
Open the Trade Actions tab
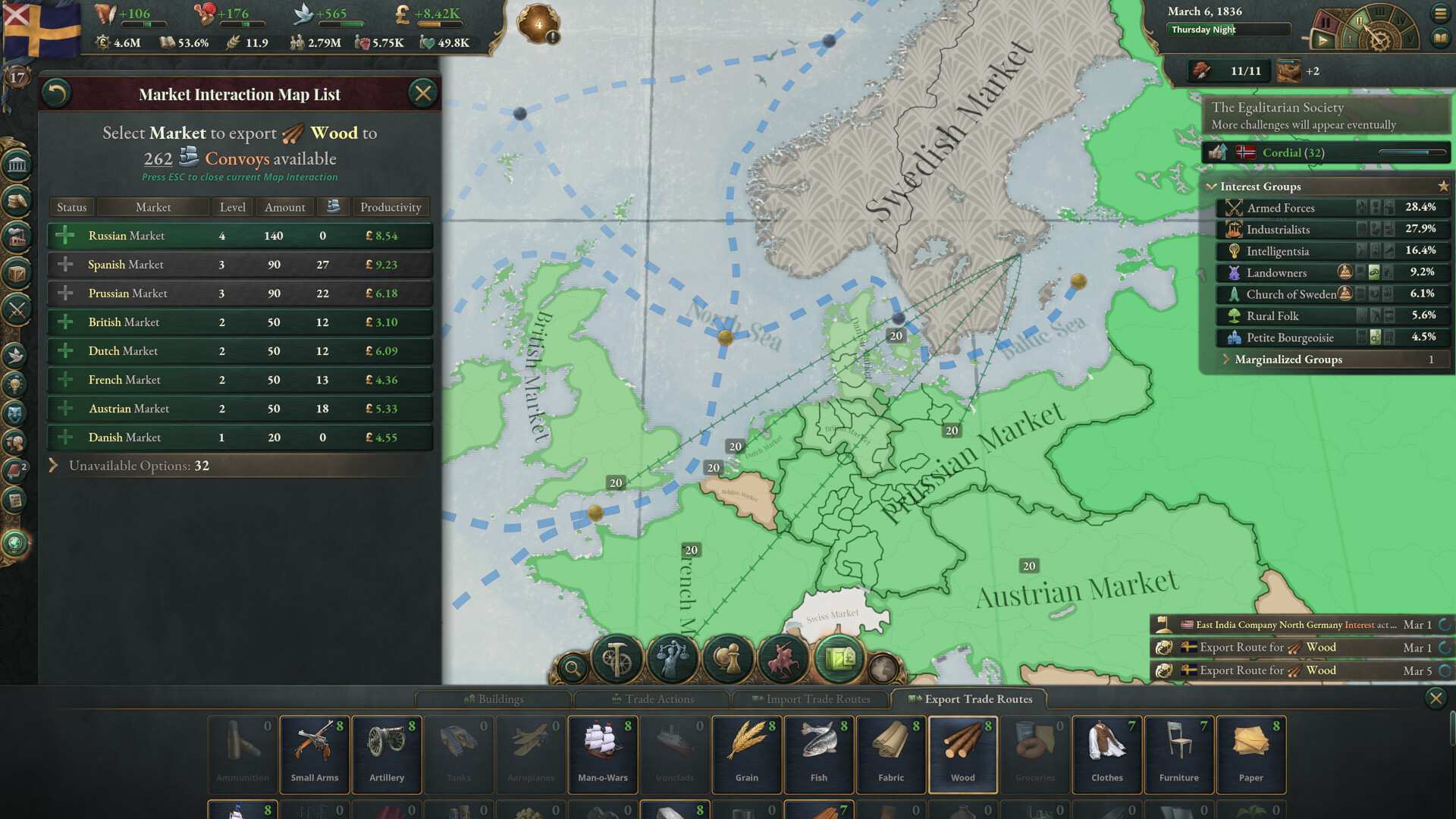point(654,699)
